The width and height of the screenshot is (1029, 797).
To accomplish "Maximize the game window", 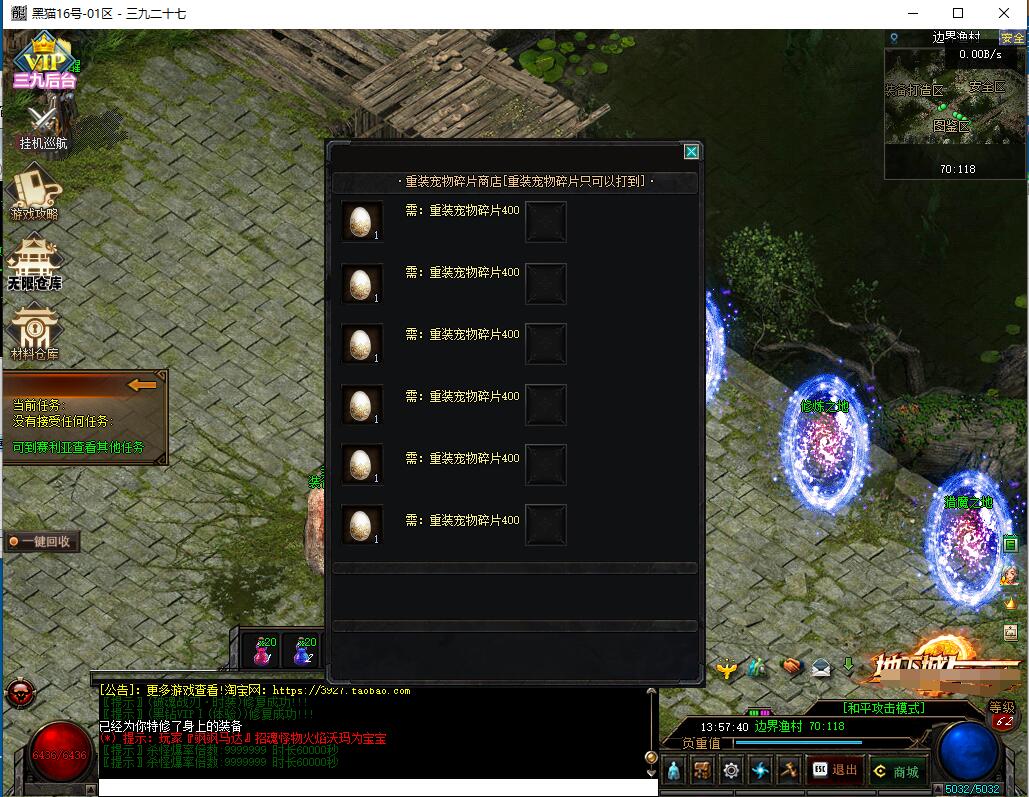I will point(958,13).
